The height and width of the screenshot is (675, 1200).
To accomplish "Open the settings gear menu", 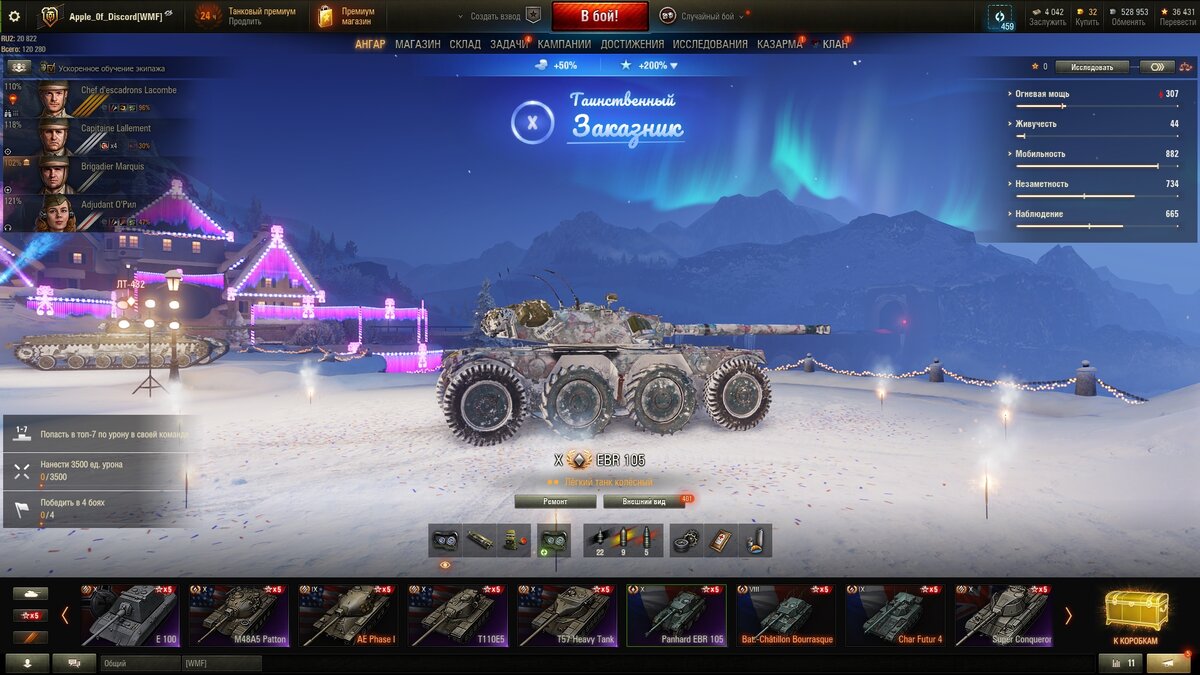I will [14, 16].
